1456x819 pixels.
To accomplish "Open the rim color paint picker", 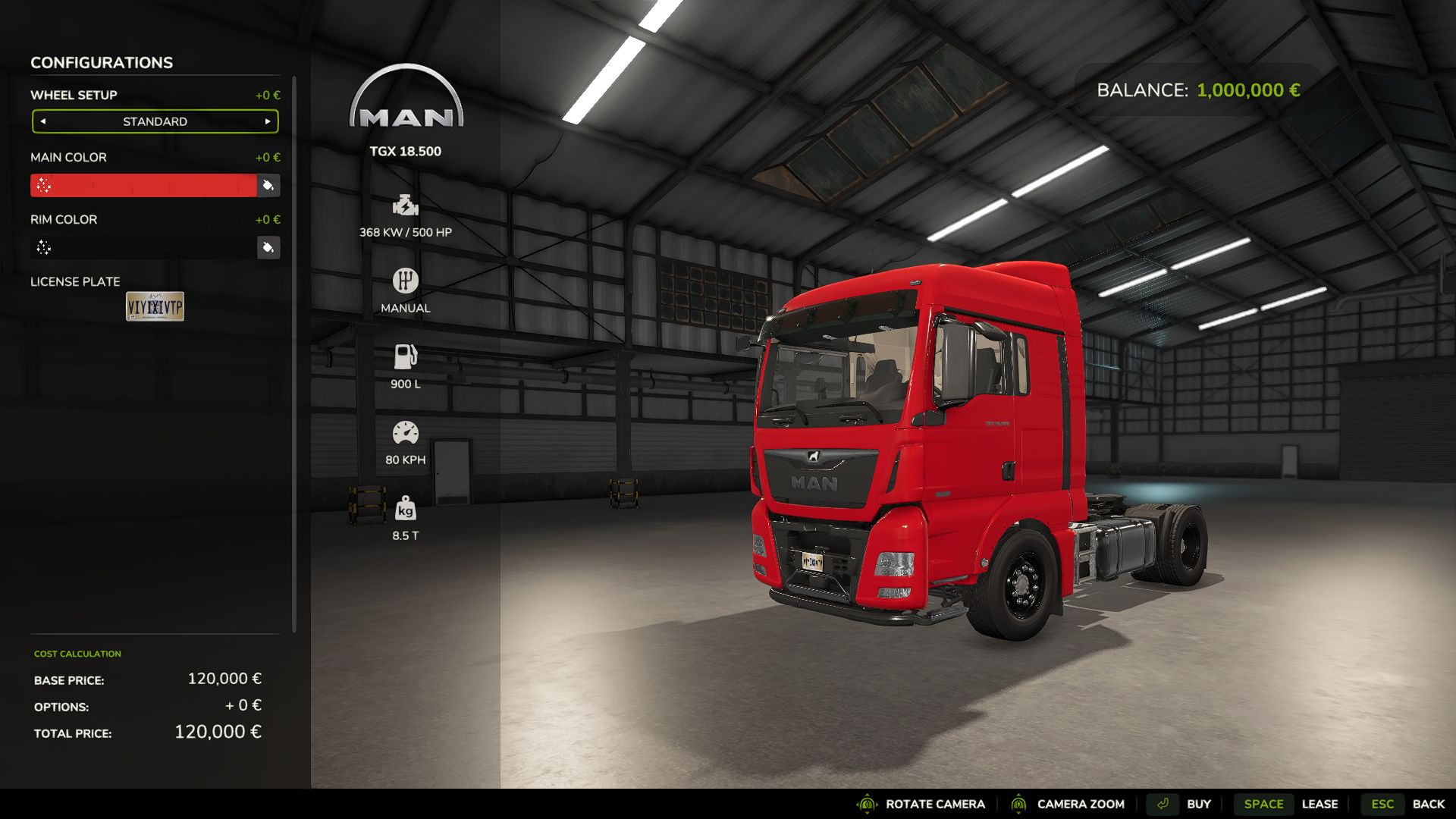I will click(268, 248).
